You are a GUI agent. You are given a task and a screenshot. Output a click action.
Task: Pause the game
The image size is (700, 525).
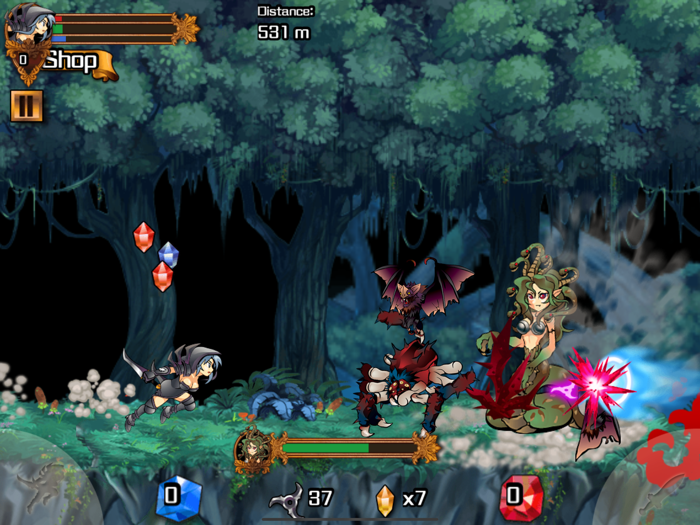[26, 106]
